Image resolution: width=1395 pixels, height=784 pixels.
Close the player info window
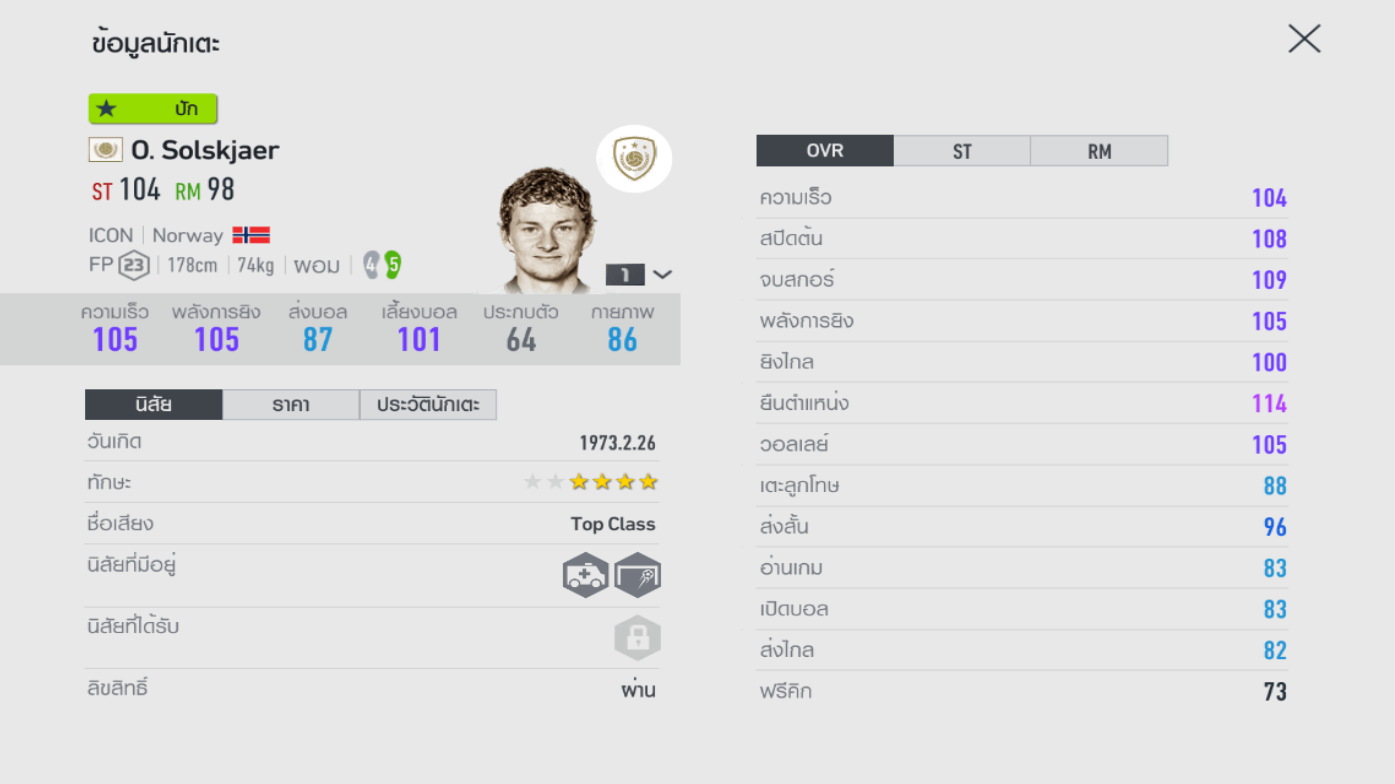(x=1304, y=40)
